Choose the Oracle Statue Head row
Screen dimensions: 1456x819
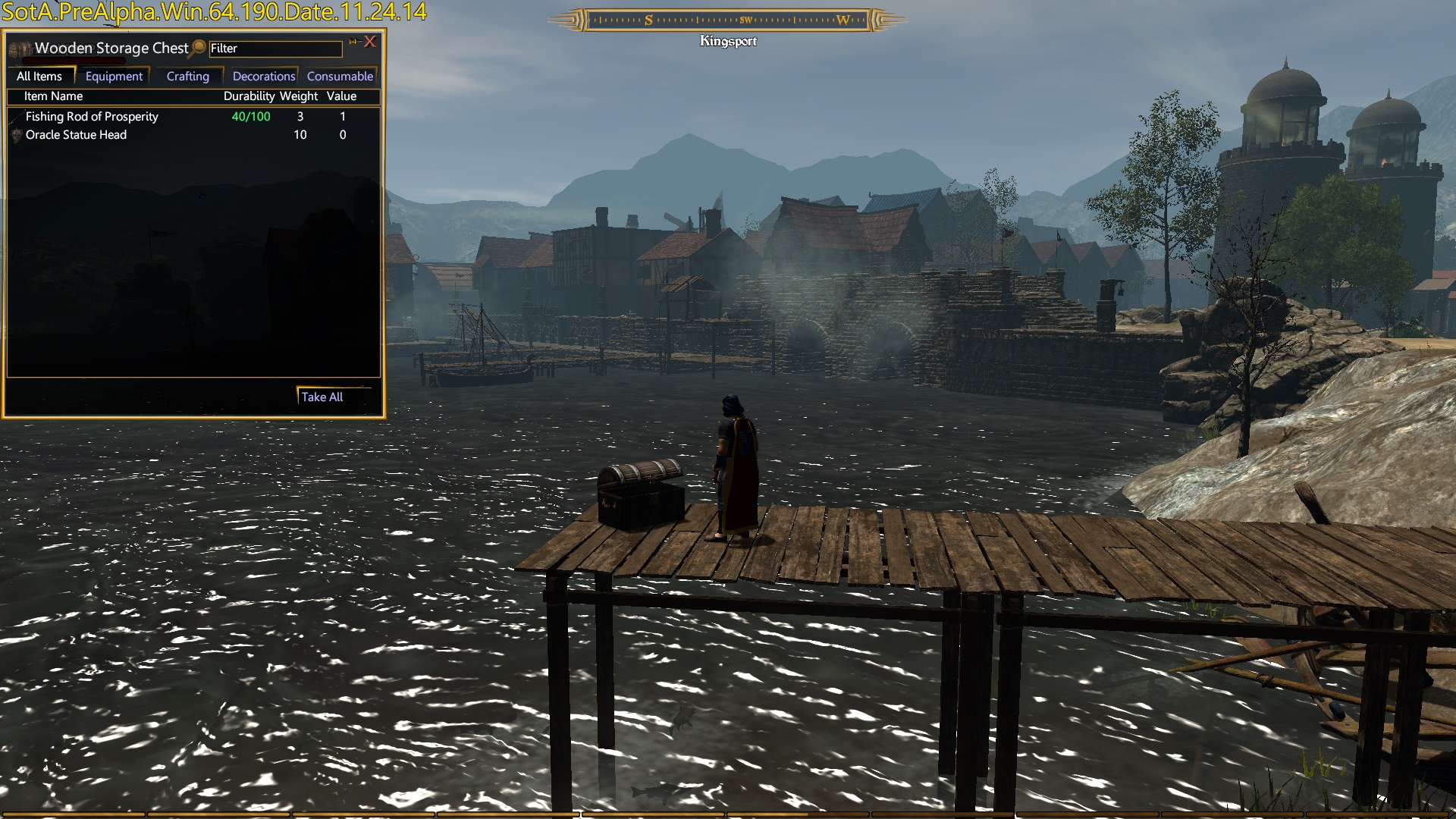pyautogui.click(x=76, y=135)
